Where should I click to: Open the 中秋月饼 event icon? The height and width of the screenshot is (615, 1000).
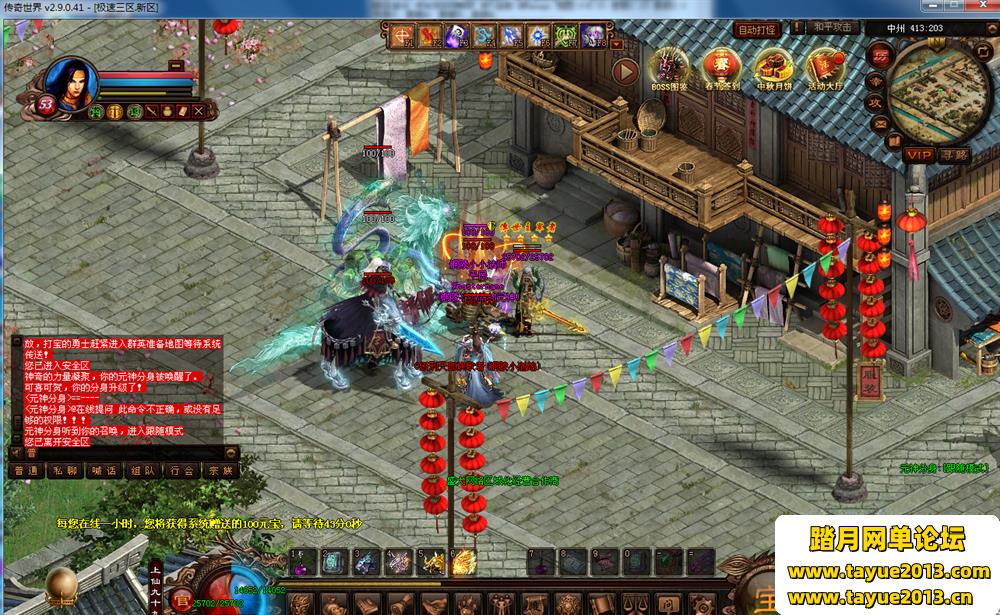[773, 68]
